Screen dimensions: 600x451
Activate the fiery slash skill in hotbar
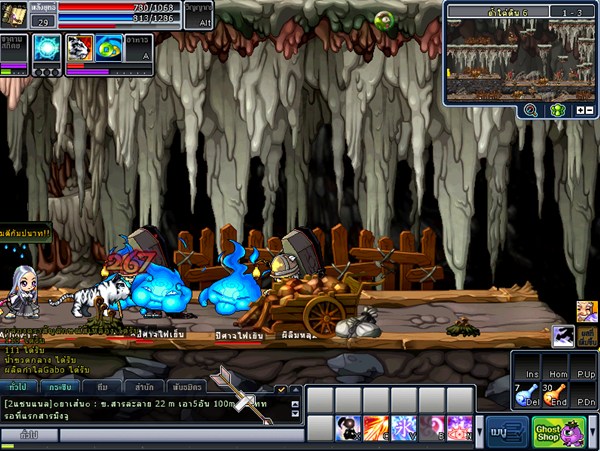[376, 429]
